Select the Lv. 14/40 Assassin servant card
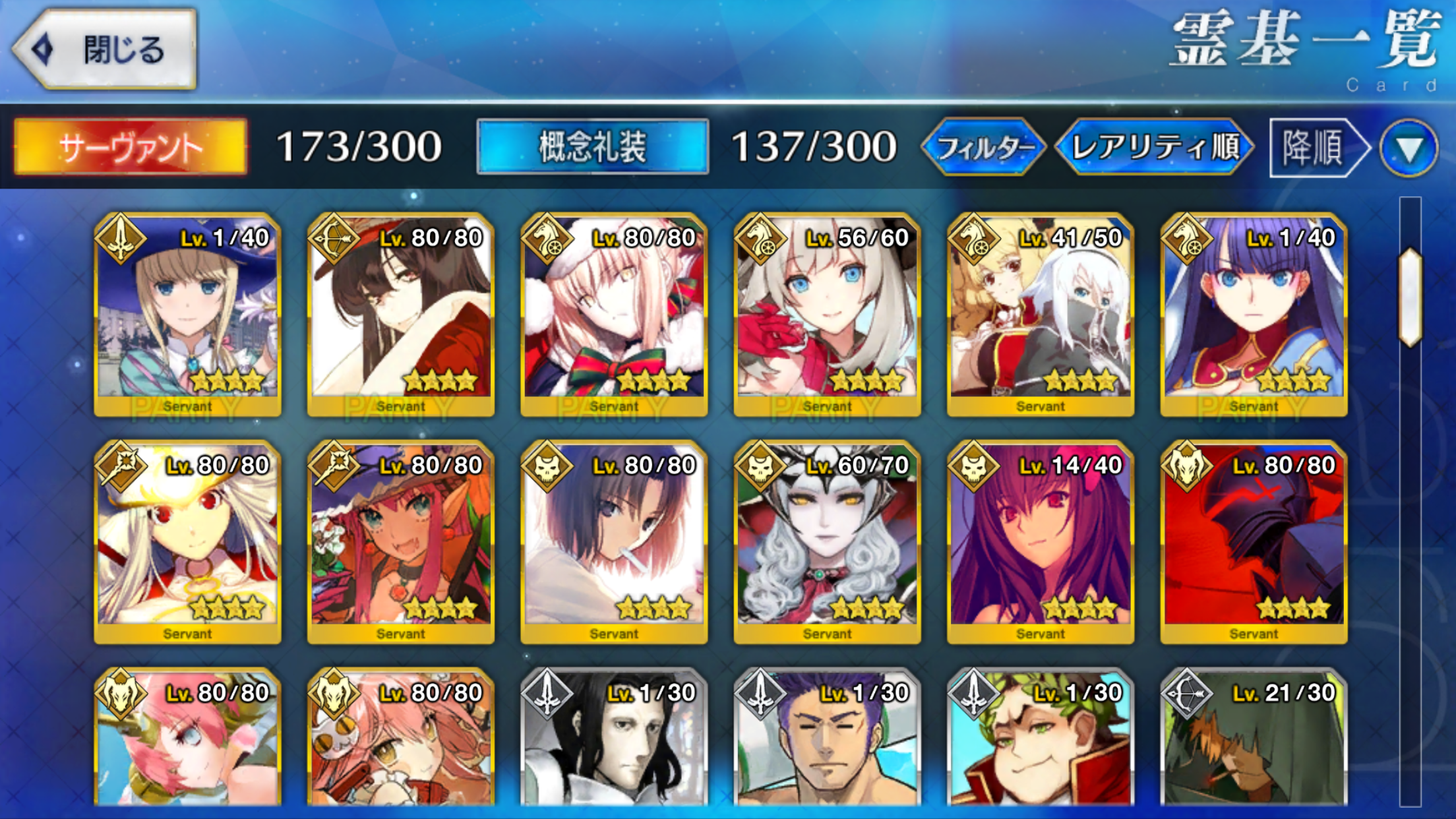This screenshot has height=819, width=1456. point(1040,541)
